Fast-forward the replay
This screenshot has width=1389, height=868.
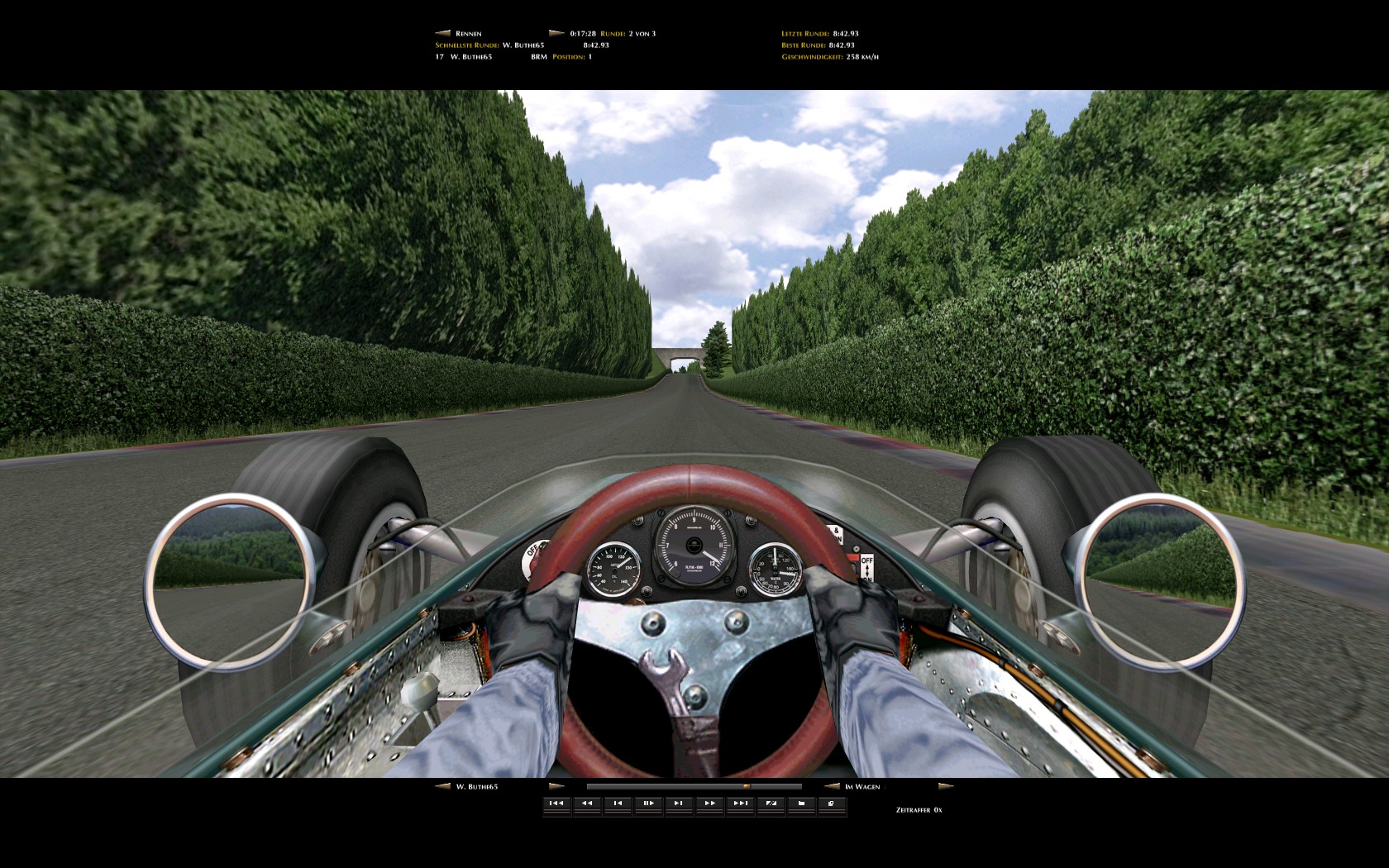click(709, 804)
